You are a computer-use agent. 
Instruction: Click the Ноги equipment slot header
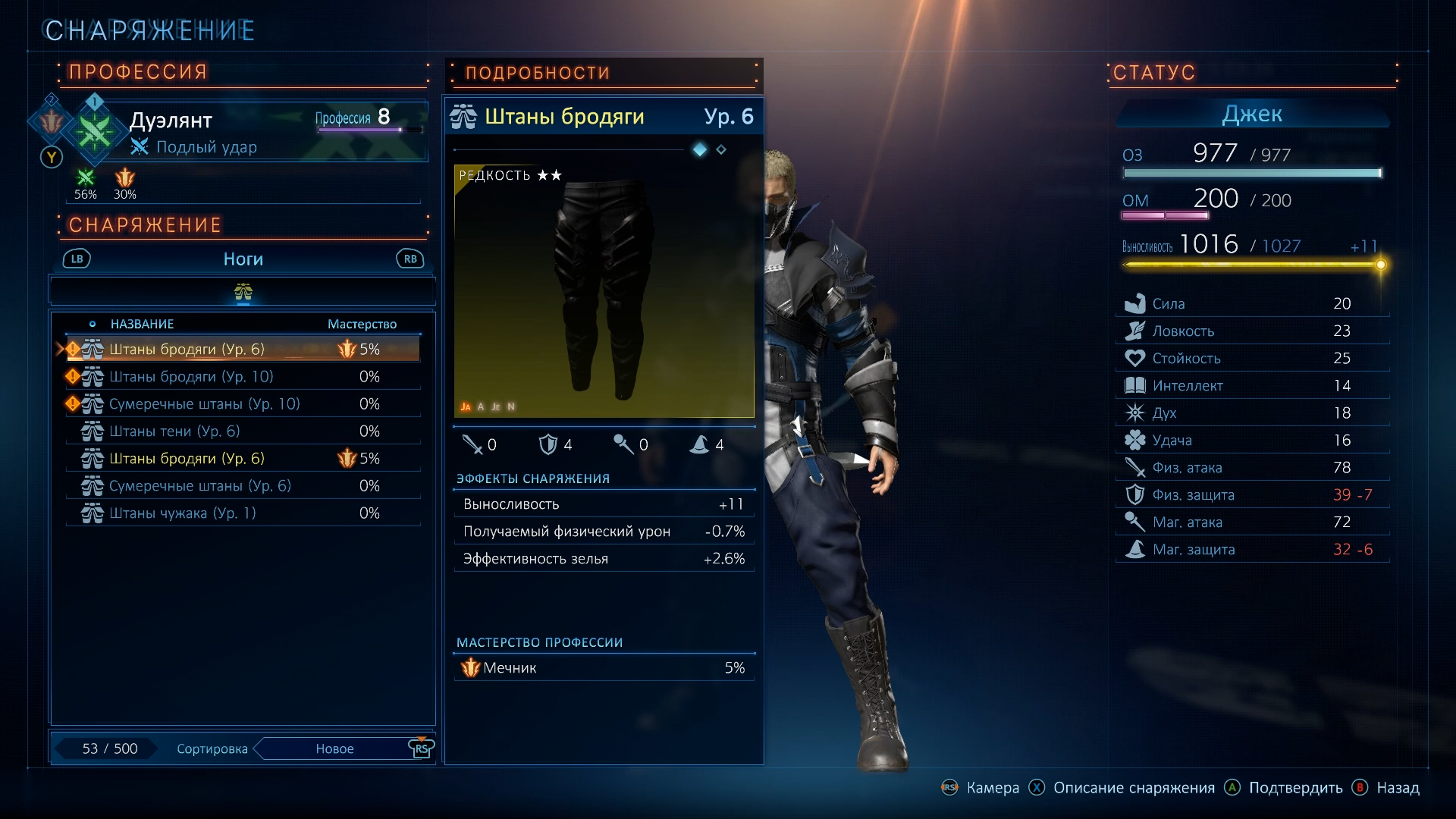coord(243,259)
